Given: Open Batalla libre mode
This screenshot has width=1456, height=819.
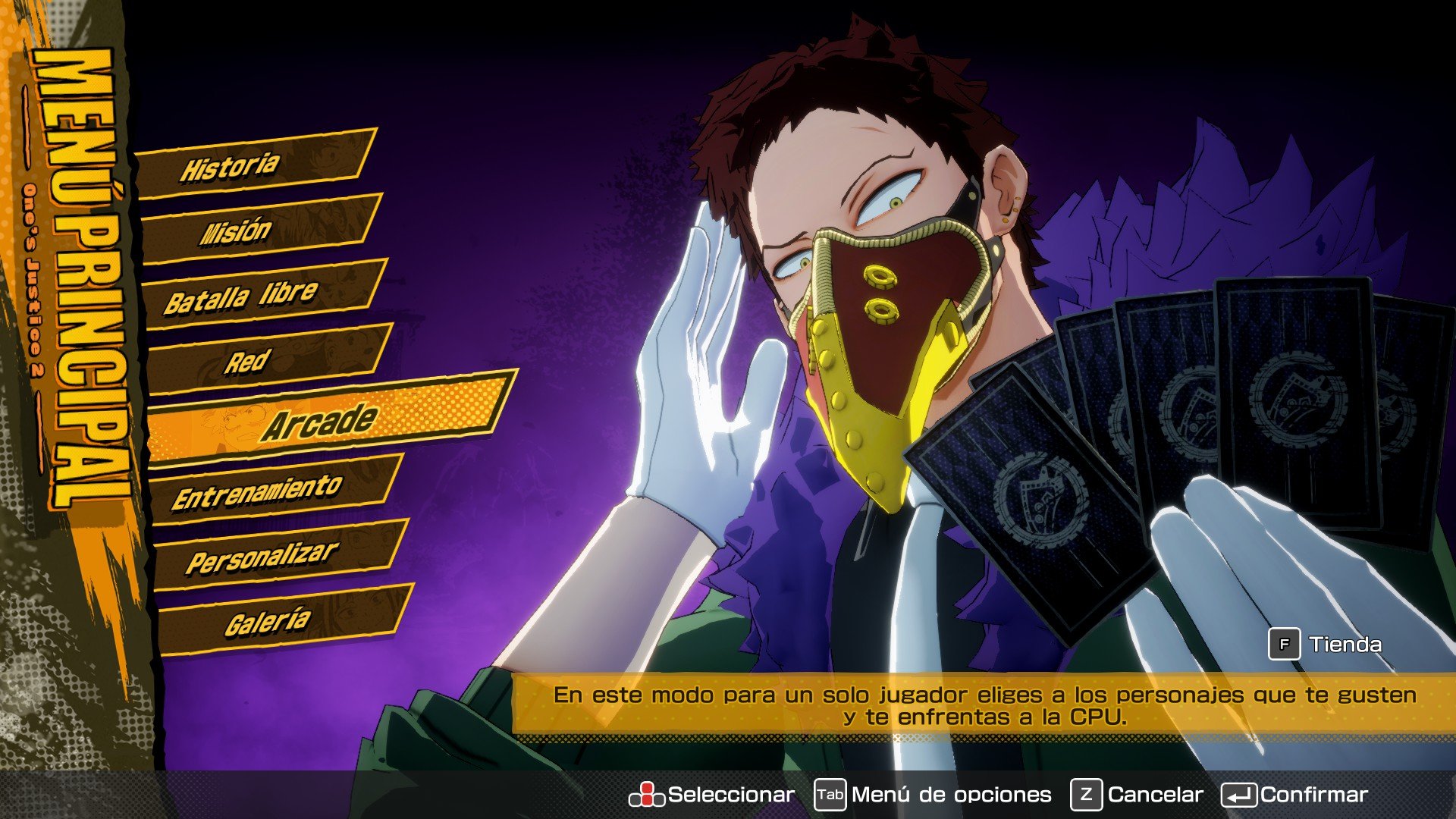Looking at the screenshot, I should pos(243,296).
